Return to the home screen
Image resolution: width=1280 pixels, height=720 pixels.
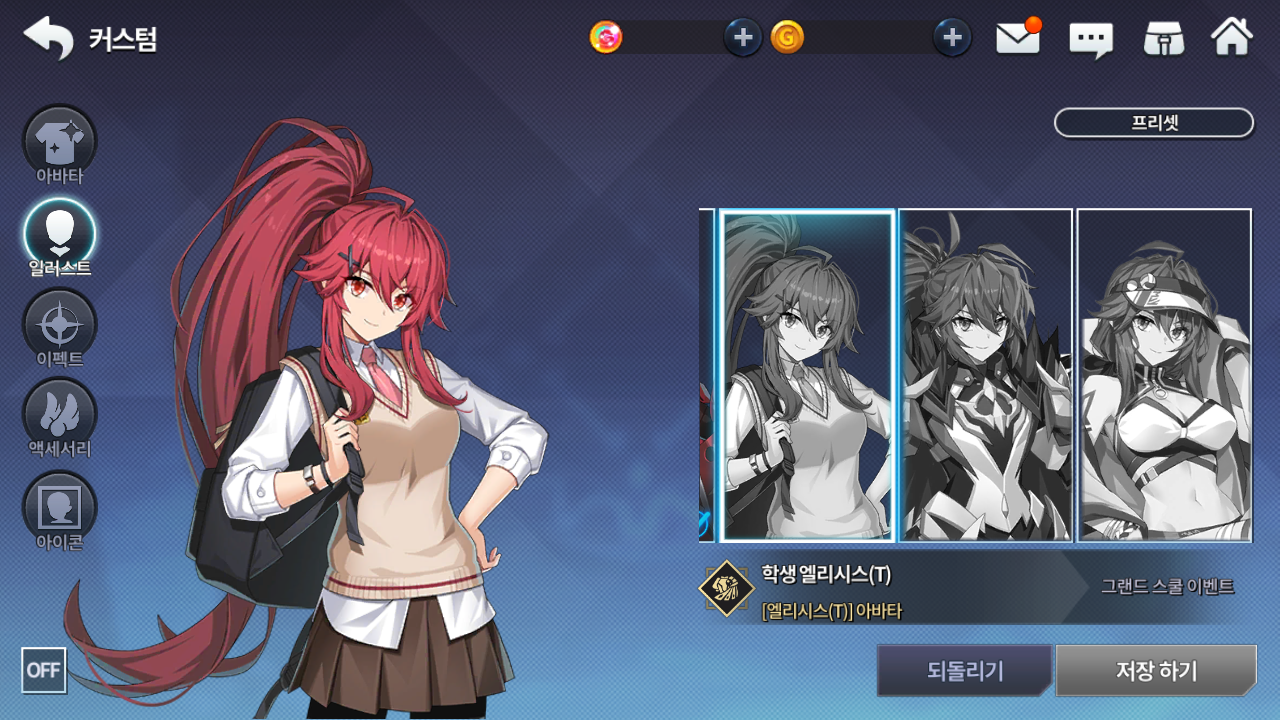pyautogui.click(x=1232, y=38)
